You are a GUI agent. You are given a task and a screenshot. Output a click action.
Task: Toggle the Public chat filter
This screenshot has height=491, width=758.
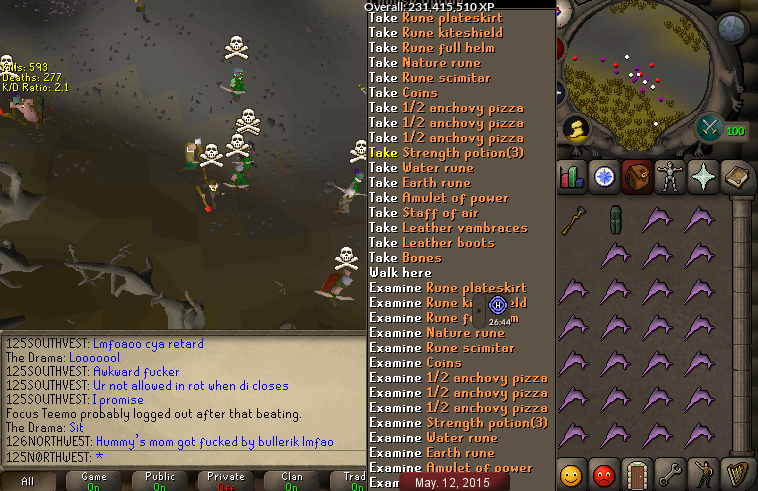tap(160, 481)
